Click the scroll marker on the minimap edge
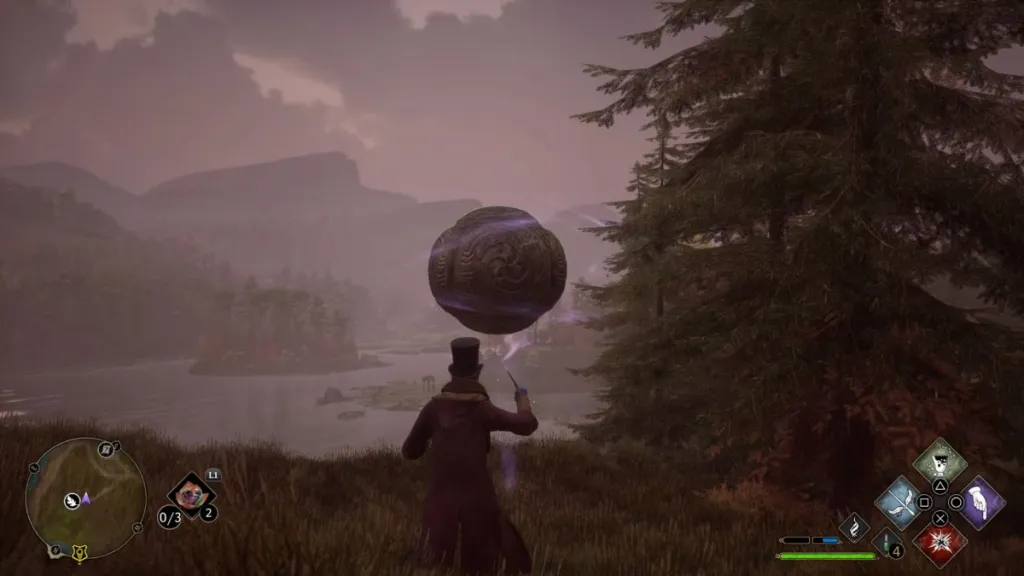This screenshot has height=576, width=1024. click(x=105, y=450)
